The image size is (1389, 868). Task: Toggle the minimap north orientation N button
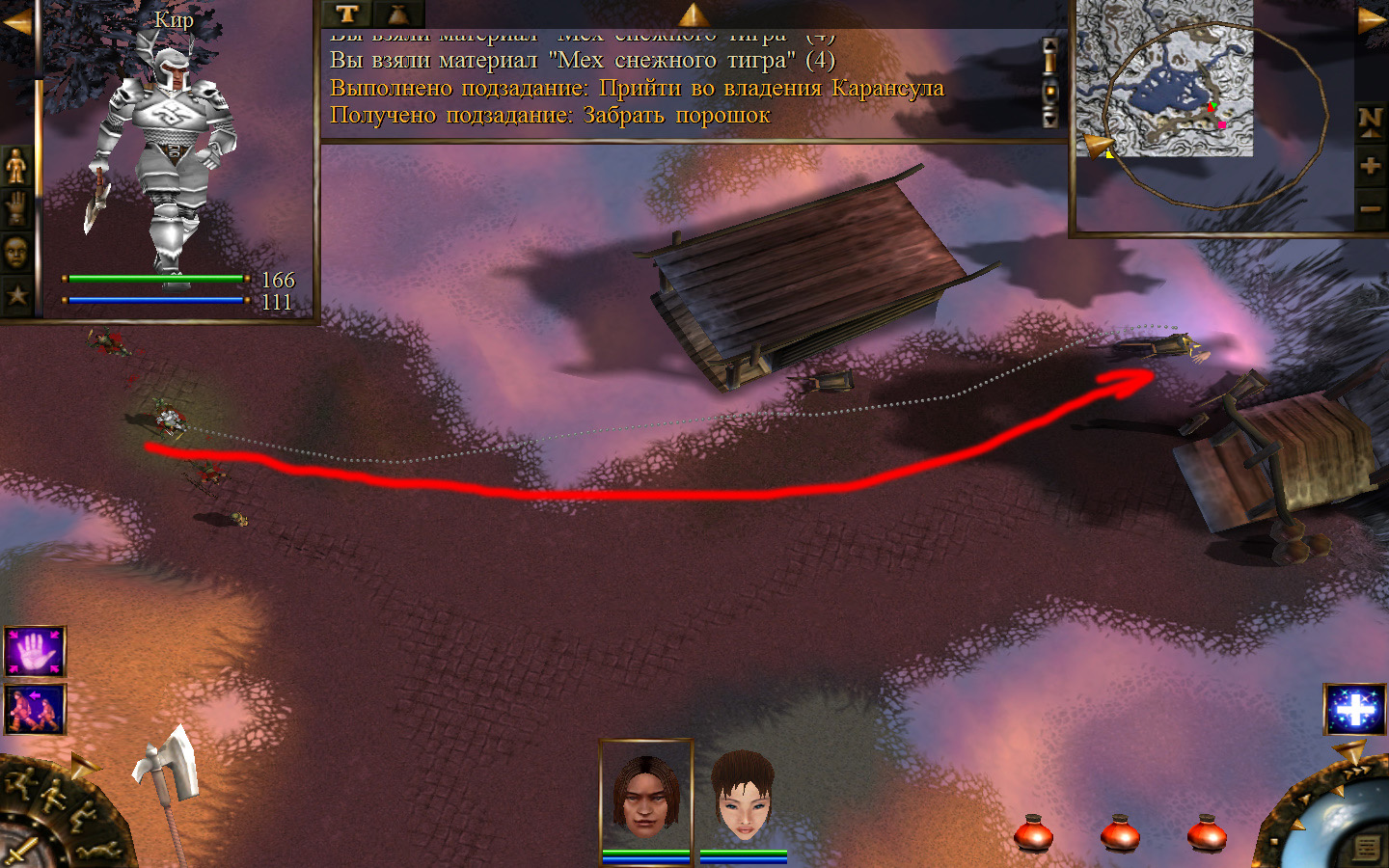pos(1371,121)
